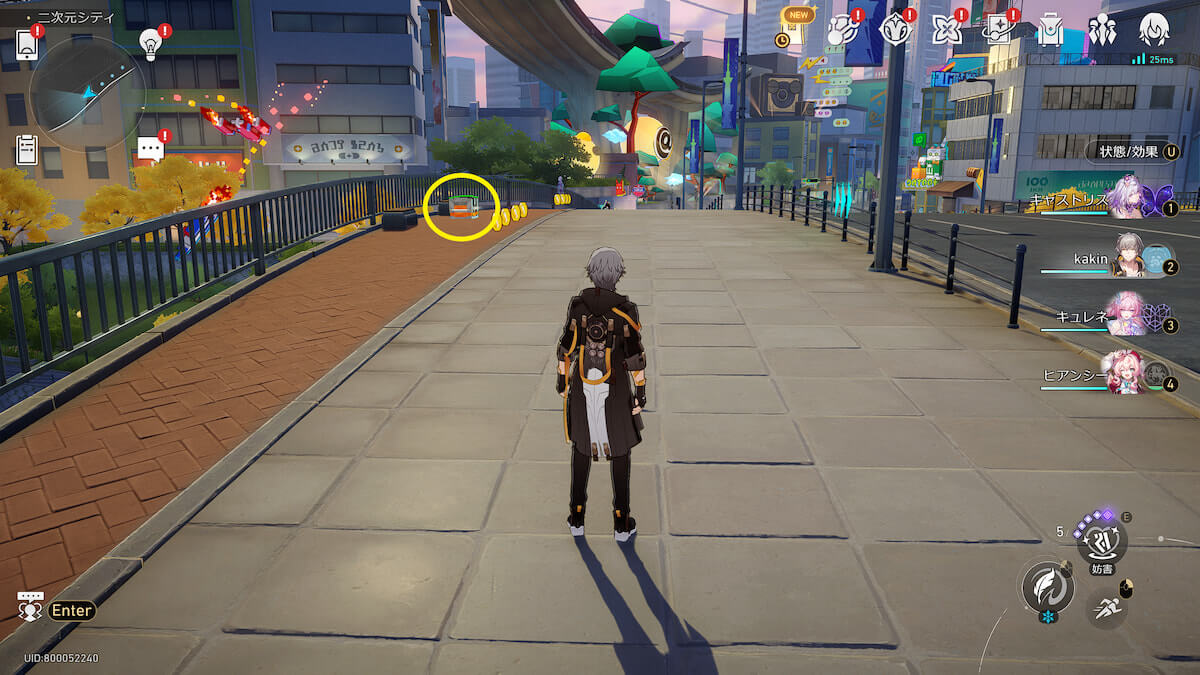This screenshot has height=675, width=1200.
Task: Open the team lineup icon
Action: [x=1102, y=30]
